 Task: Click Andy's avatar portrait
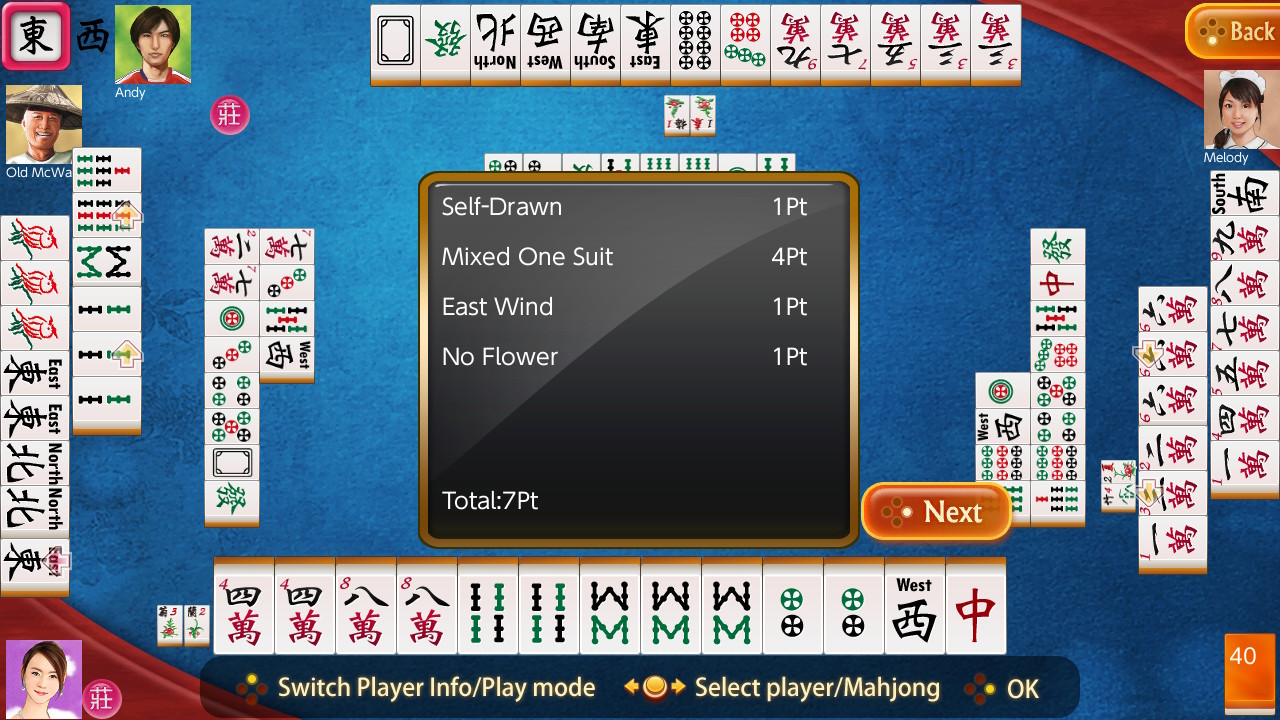152,45
